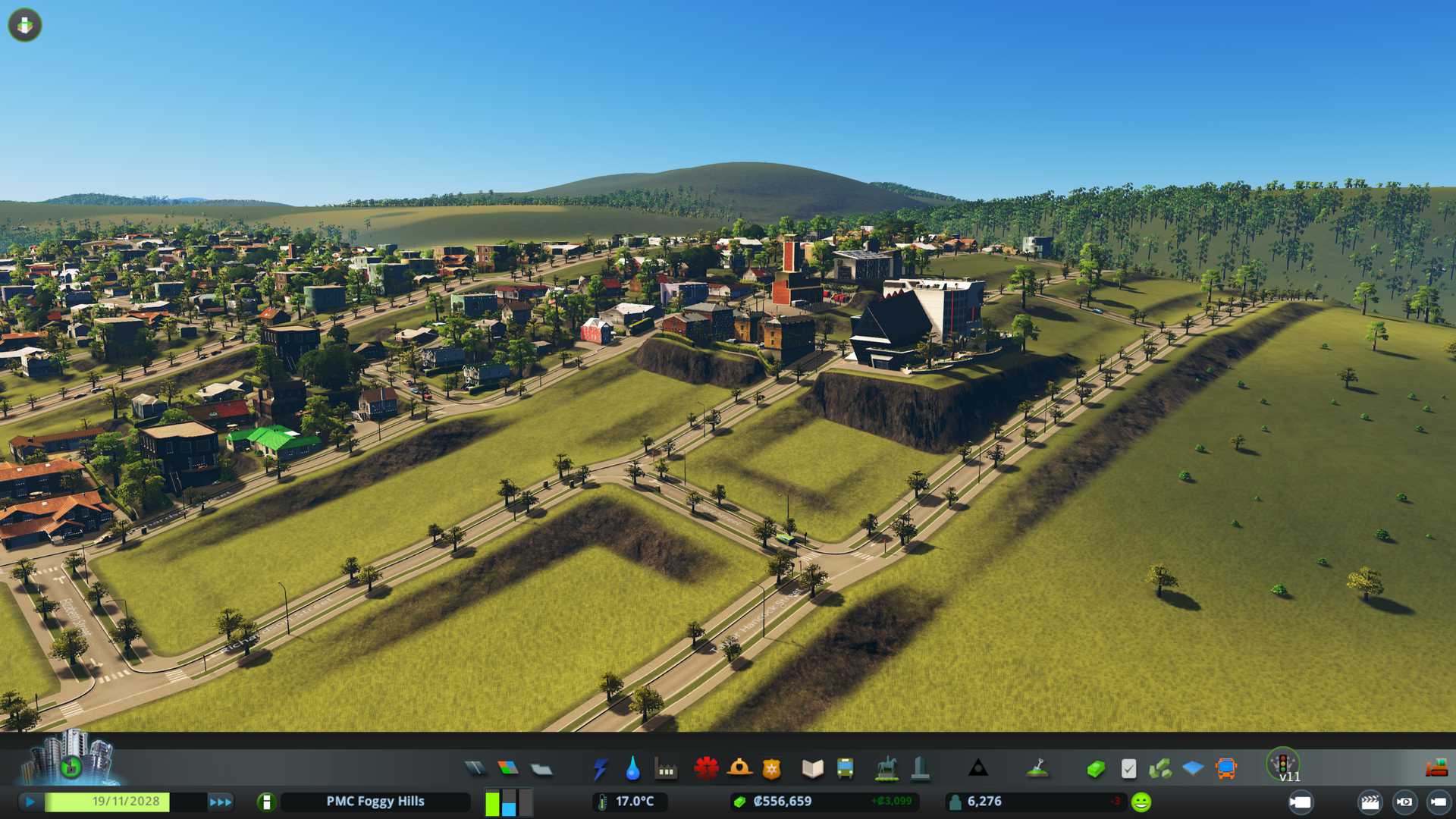Open the Education book menu
The width and height of the screenshot is (1456, 819).
pos(812,769)
